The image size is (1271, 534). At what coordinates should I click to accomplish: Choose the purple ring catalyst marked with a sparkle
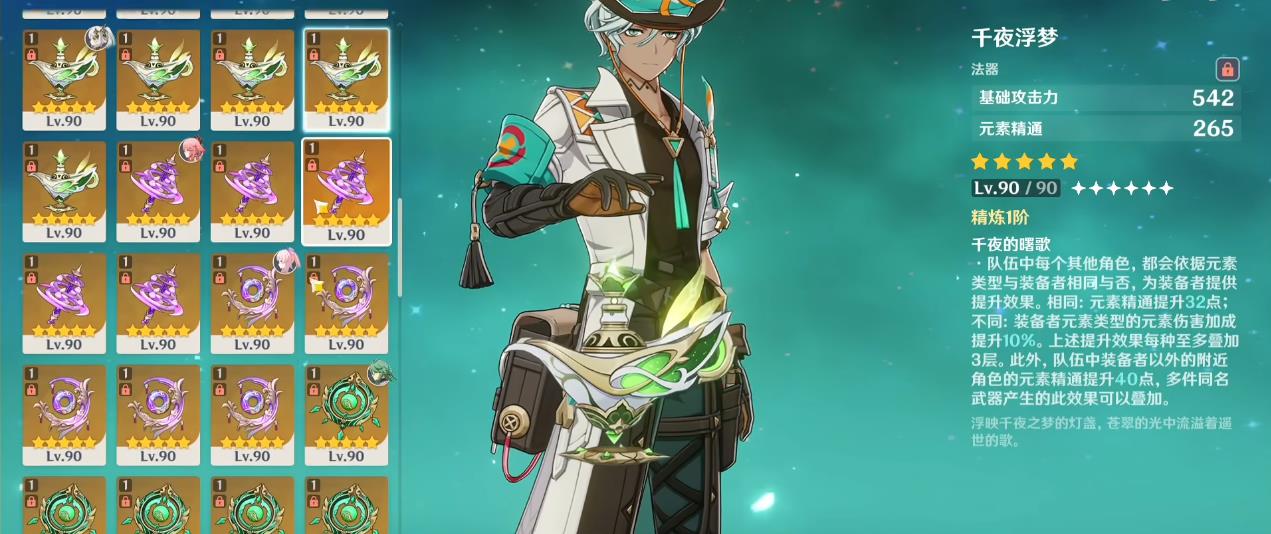346,303
